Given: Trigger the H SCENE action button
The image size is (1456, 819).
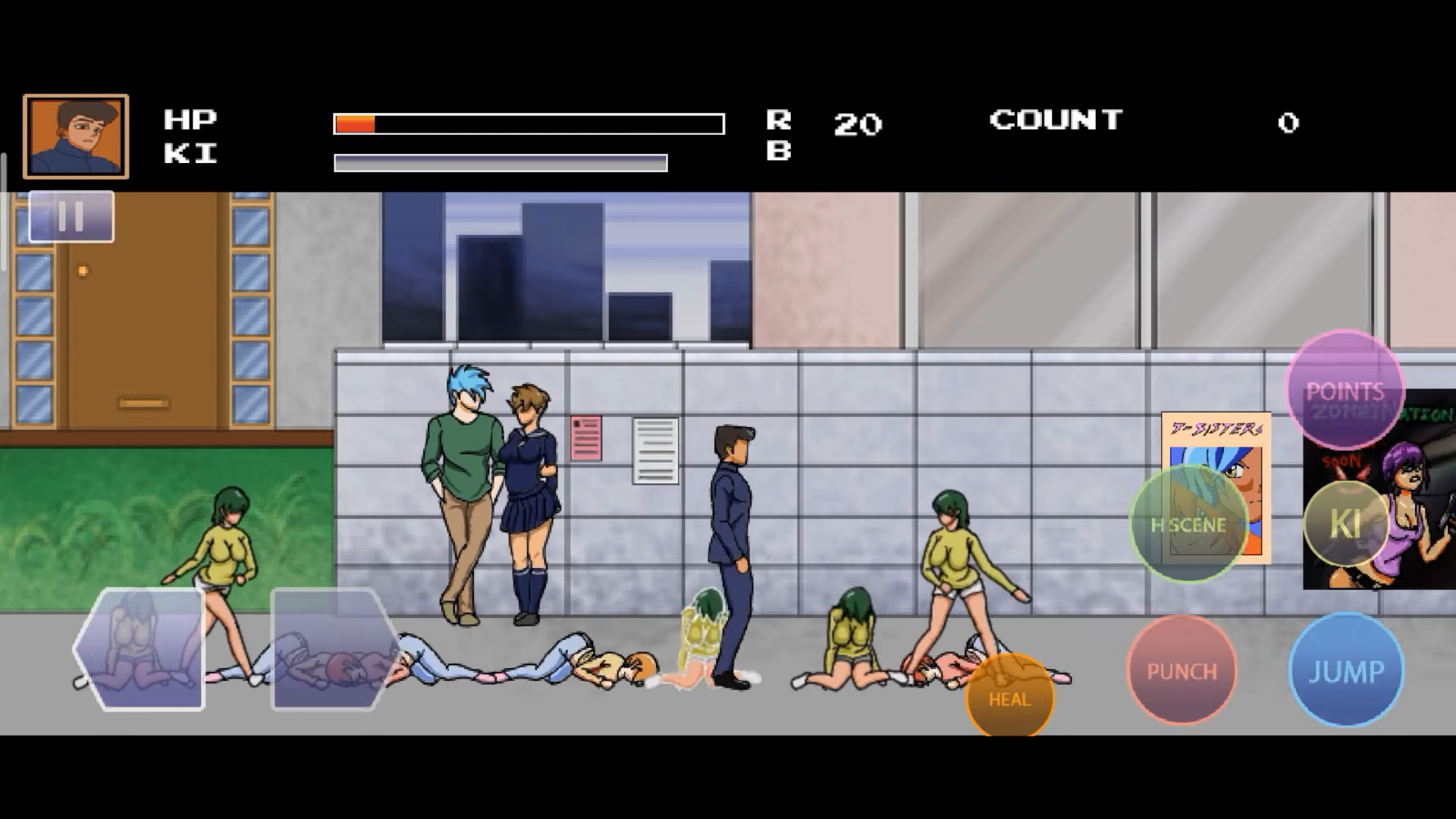Looking at the screenshot, I should pos(1189,524).
